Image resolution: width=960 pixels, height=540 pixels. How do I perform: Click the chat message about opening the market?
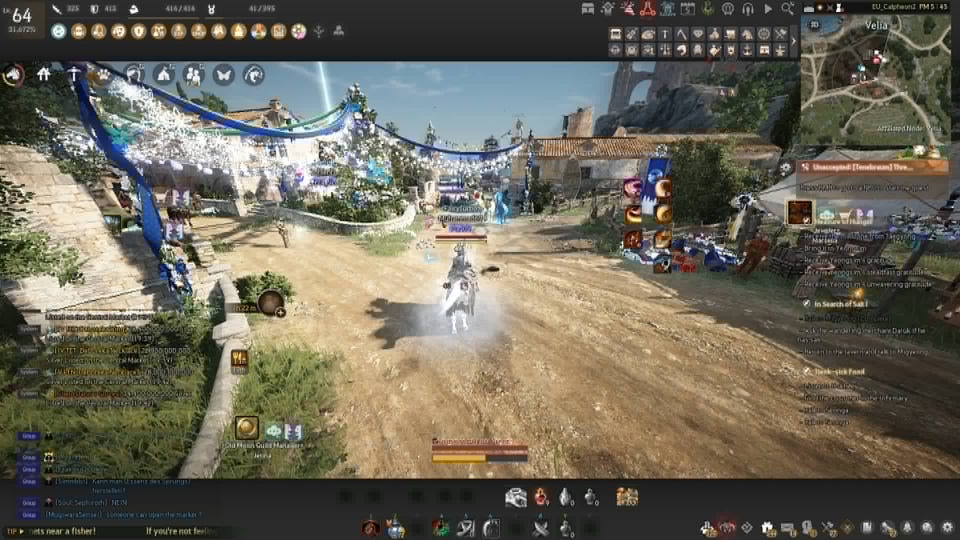pos(150,514)
